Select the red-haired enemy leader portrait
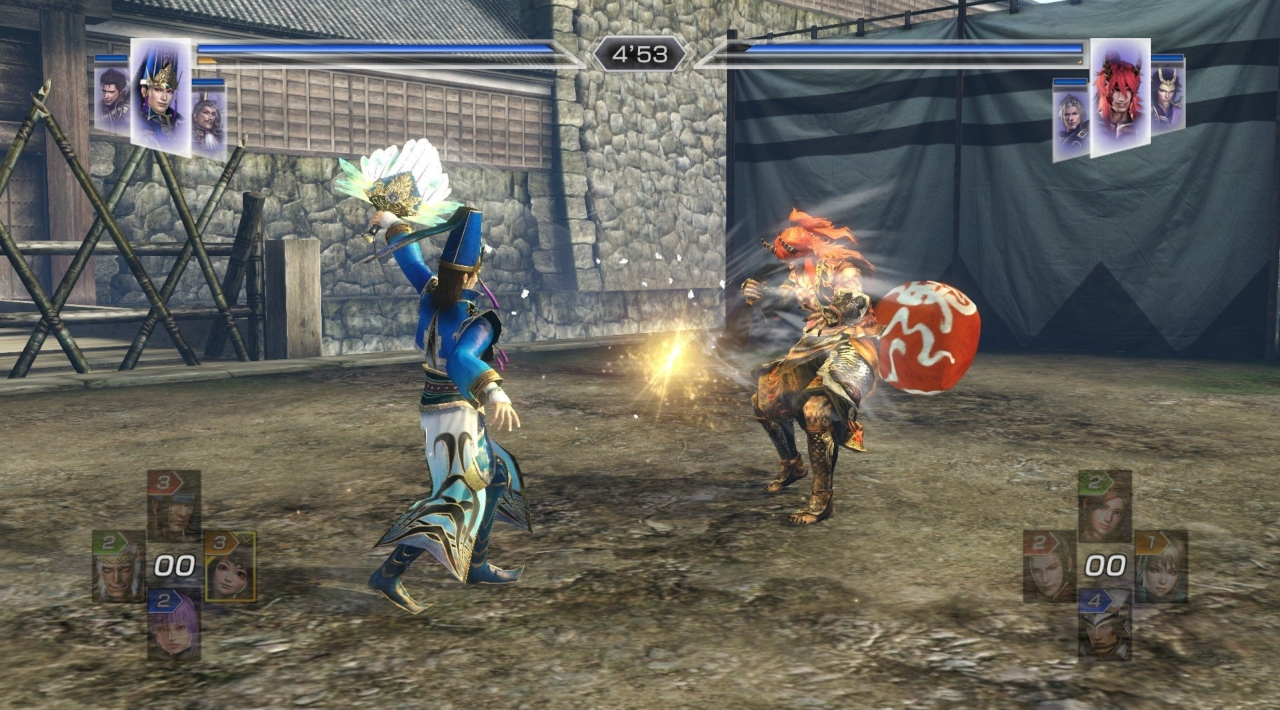Image resolution: width=1280 pixels, height=710 pixels. 1119,96
